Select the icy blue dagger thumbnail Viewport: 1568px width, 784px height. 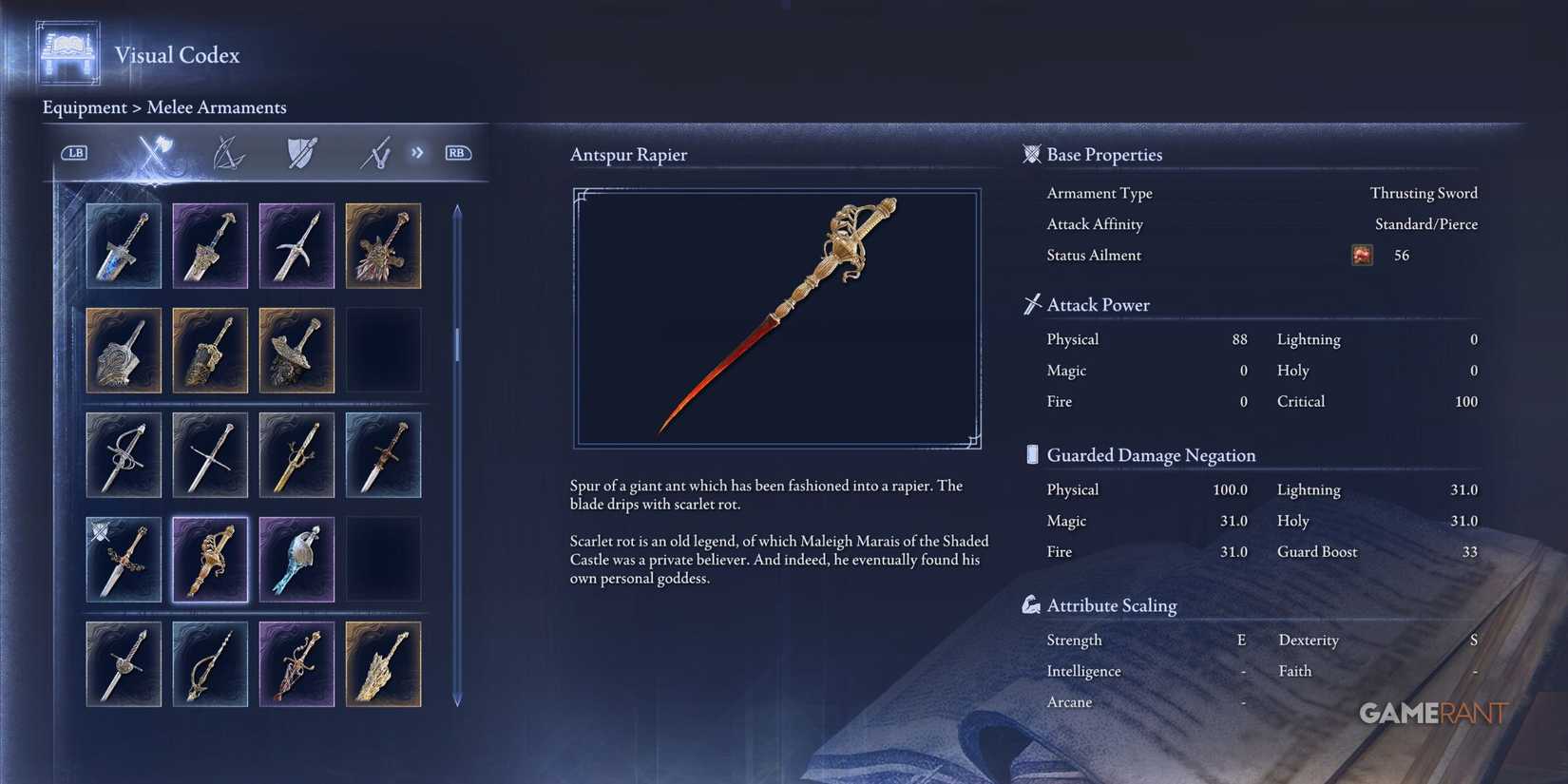click(x=296, y=559)
